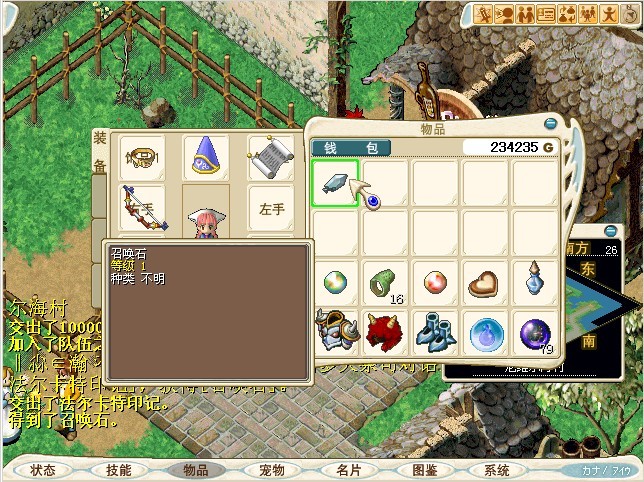Select the red horned helmet item
The width and height of the screenshot is (644, 482).
(384, 331)
